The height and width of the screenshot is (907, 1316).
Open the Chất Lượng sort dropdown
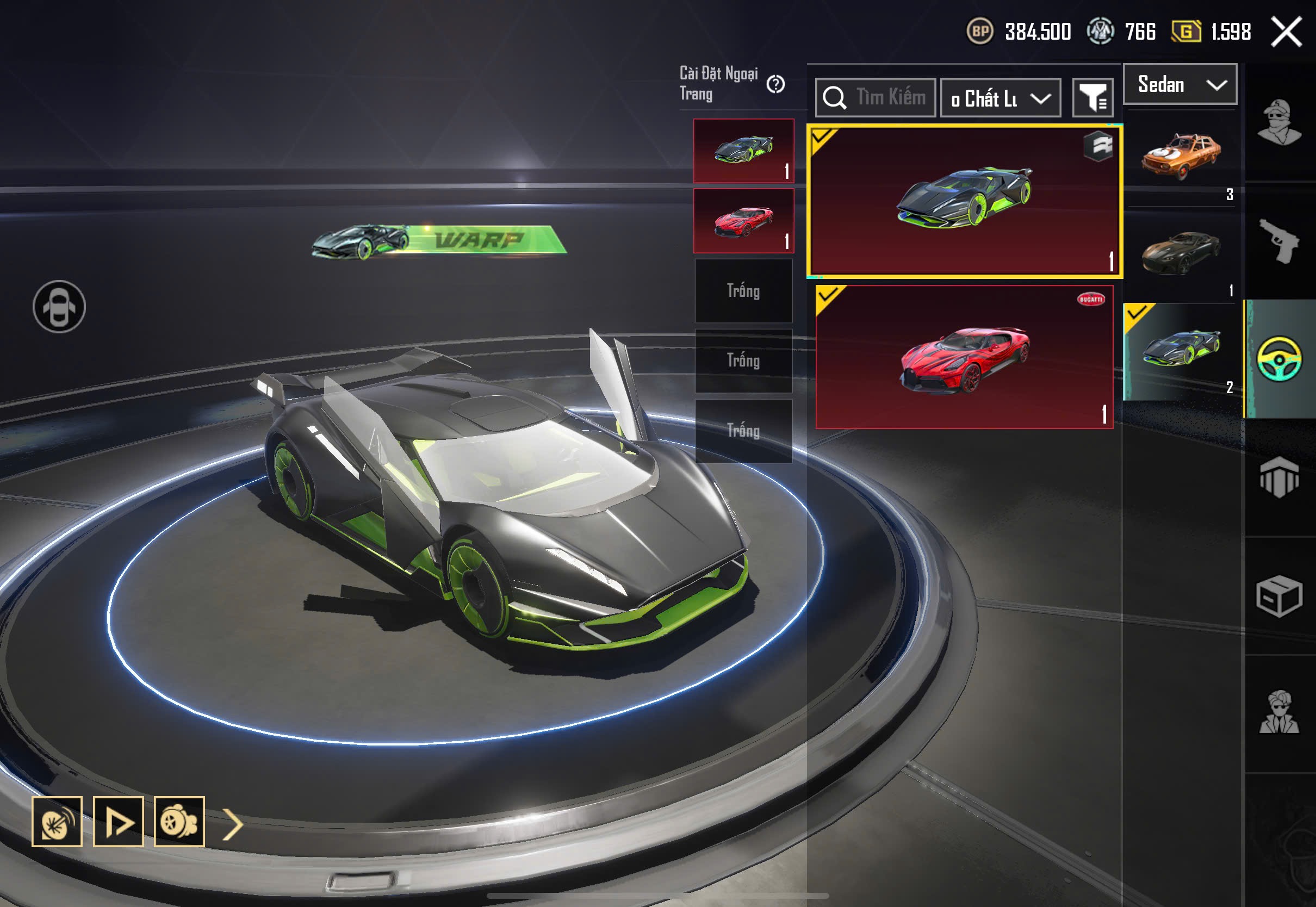point(1000,98)
